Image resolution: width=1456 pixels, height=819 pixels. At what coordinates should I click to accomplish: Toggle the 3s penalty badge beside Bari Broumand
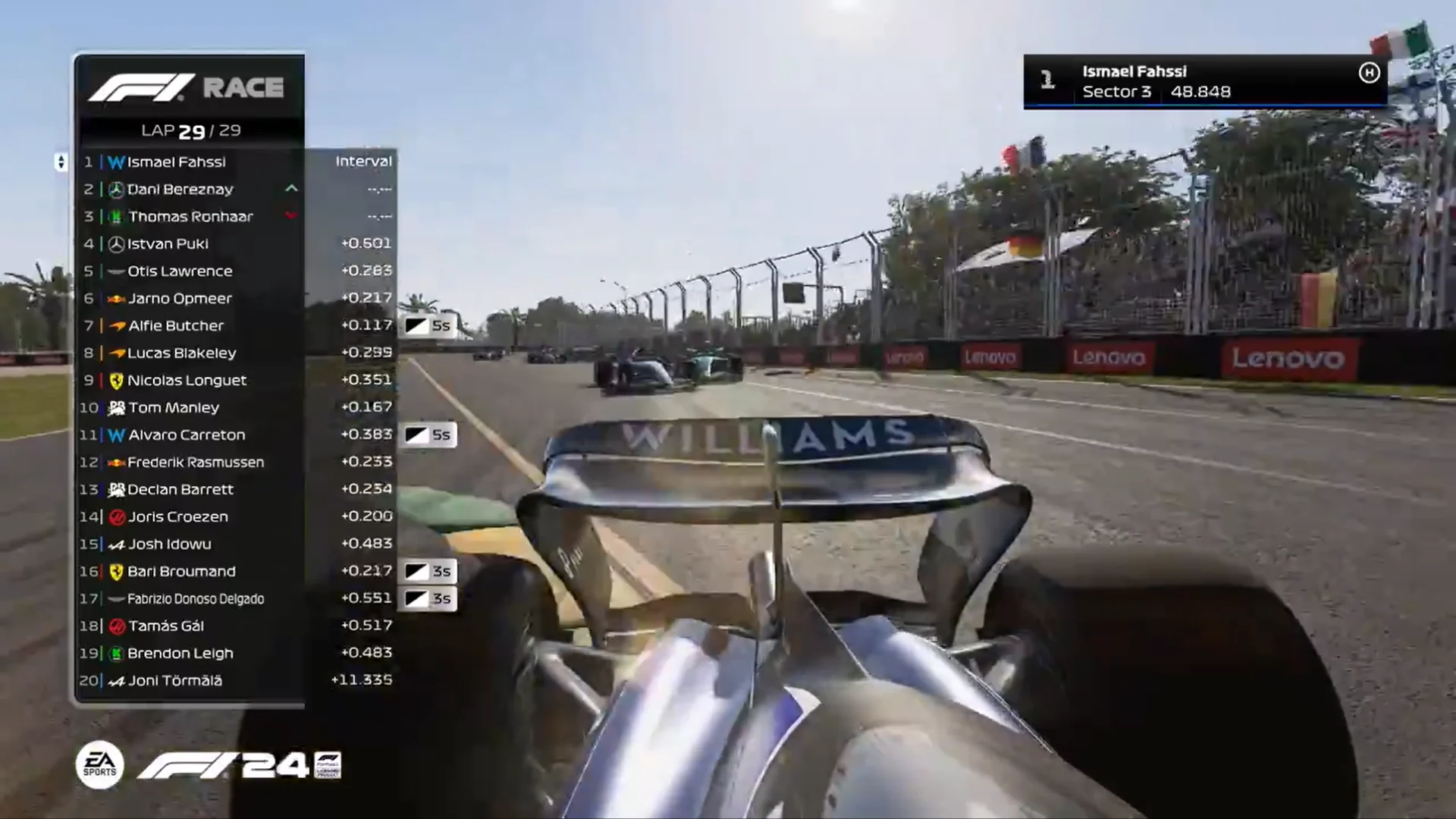[x=429, y=571]
